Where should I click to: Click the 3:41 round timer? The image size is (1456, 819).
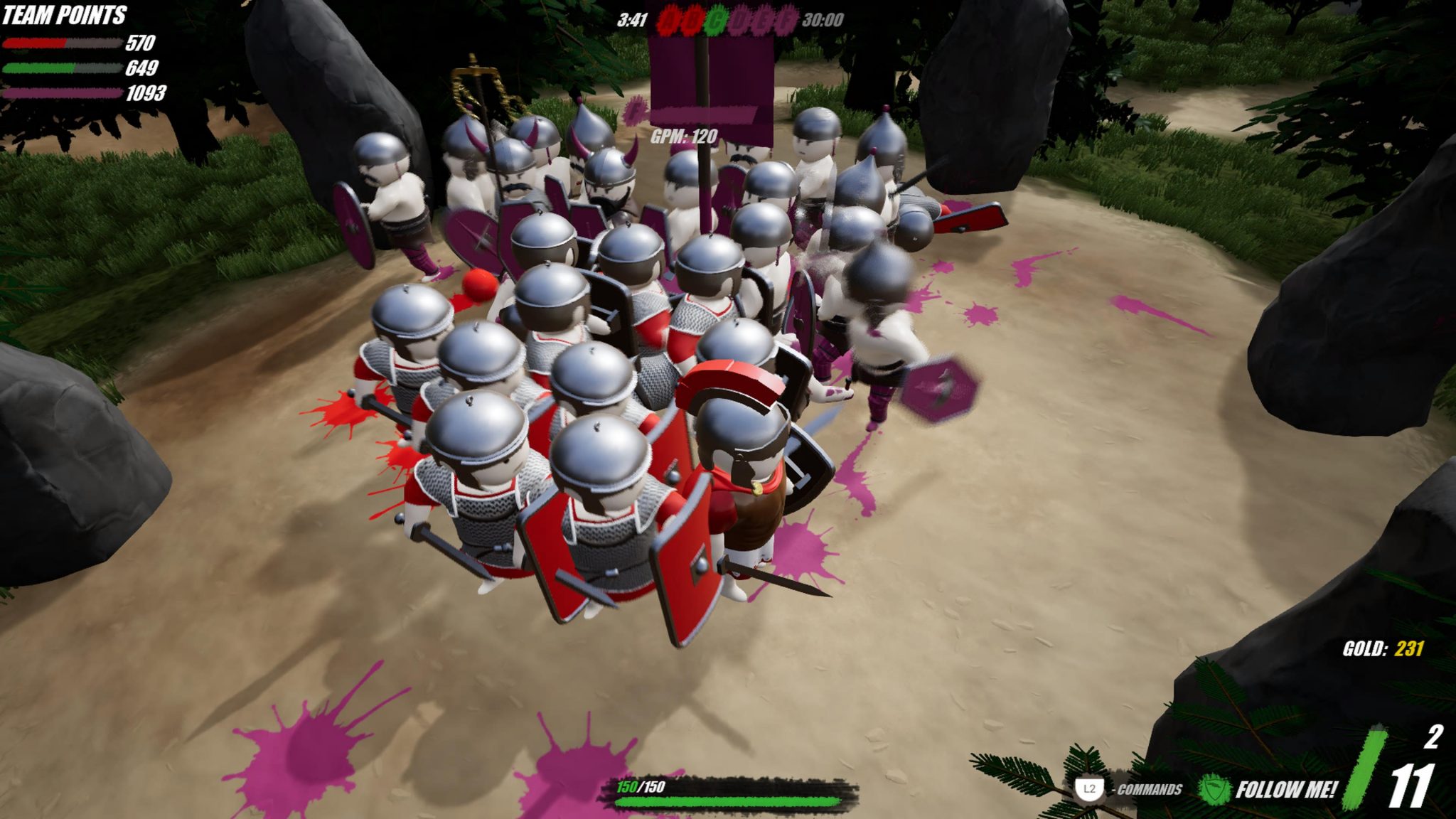pyautogui.click(x=632, y=18)
